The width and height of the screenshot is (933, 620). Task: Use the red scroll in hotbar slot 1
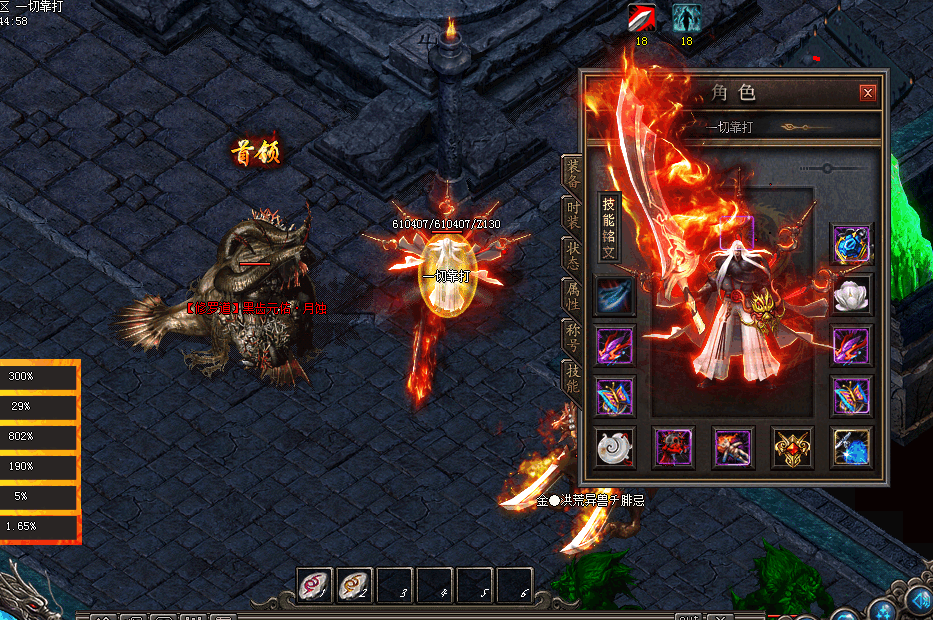(x=315, y=585)
